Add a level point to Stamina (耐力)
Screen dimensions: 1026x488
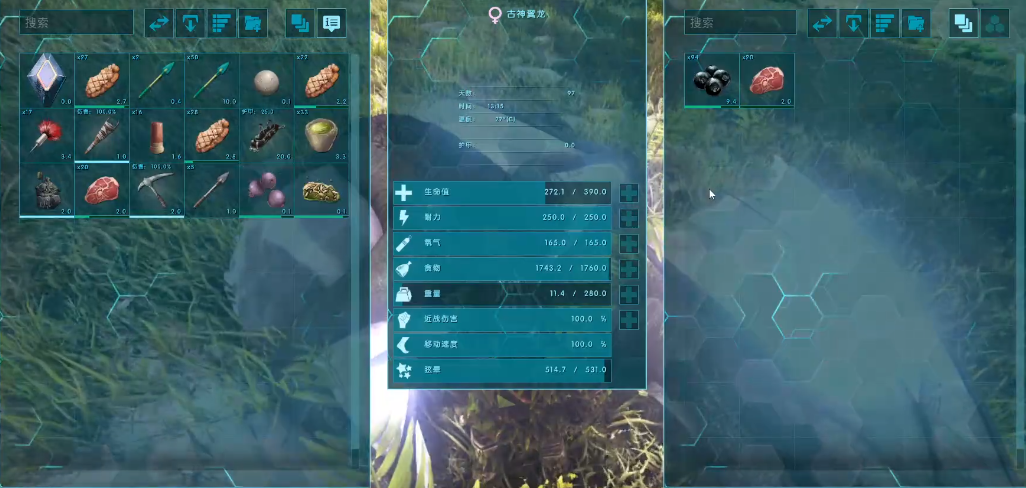[629, 218]
